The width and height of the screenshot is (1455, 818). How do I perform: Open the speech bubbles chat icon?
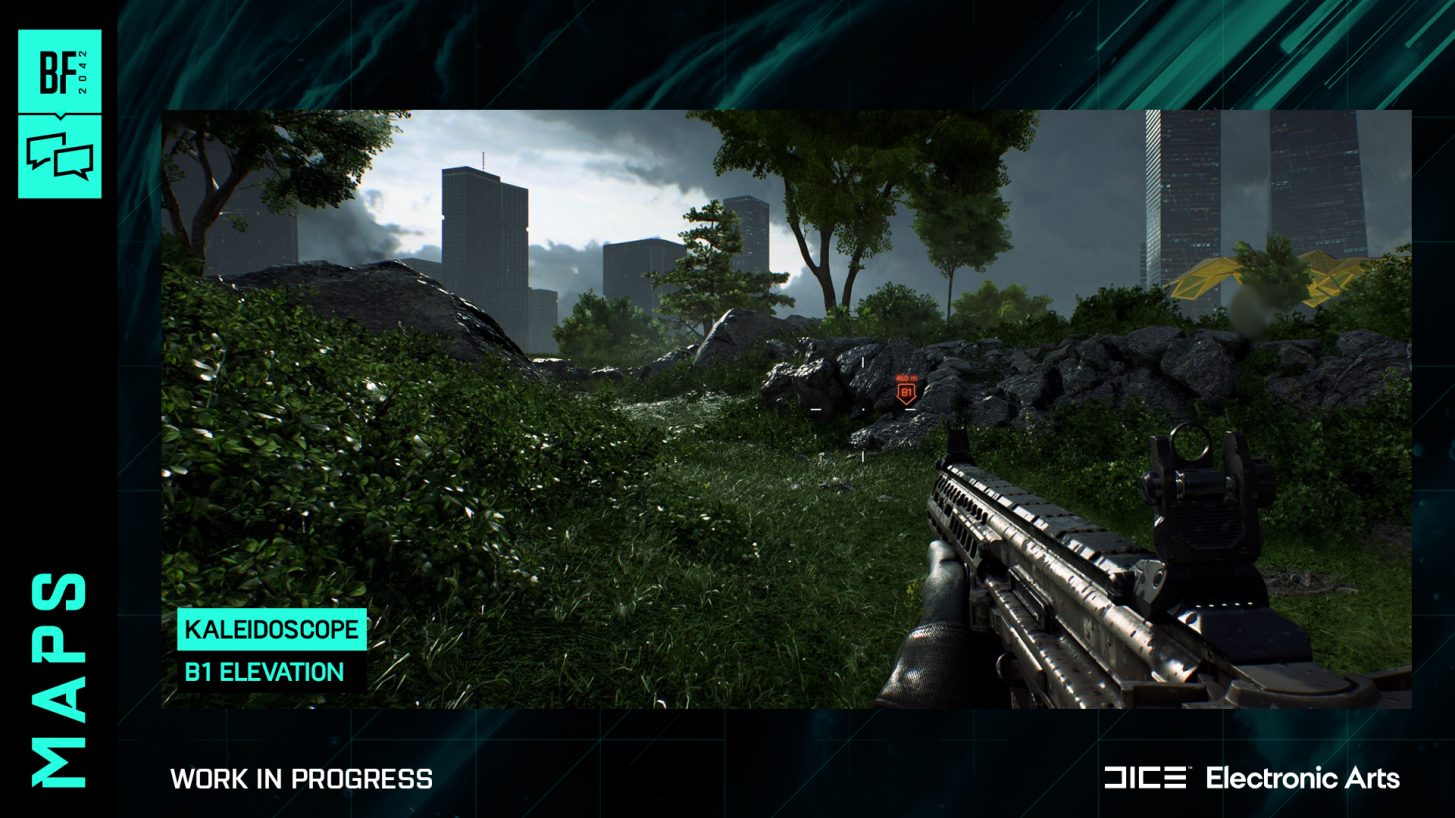point(59,156)
